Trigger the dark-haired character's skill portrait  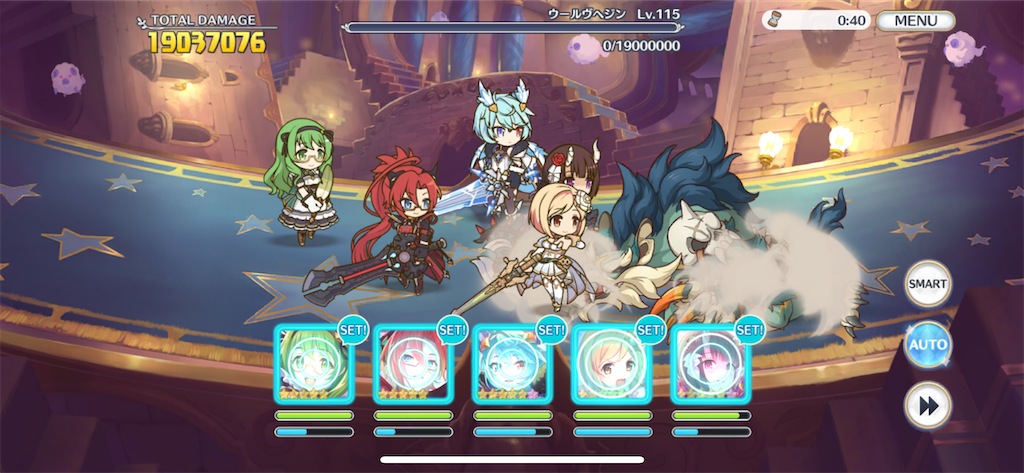coord(710,365)
